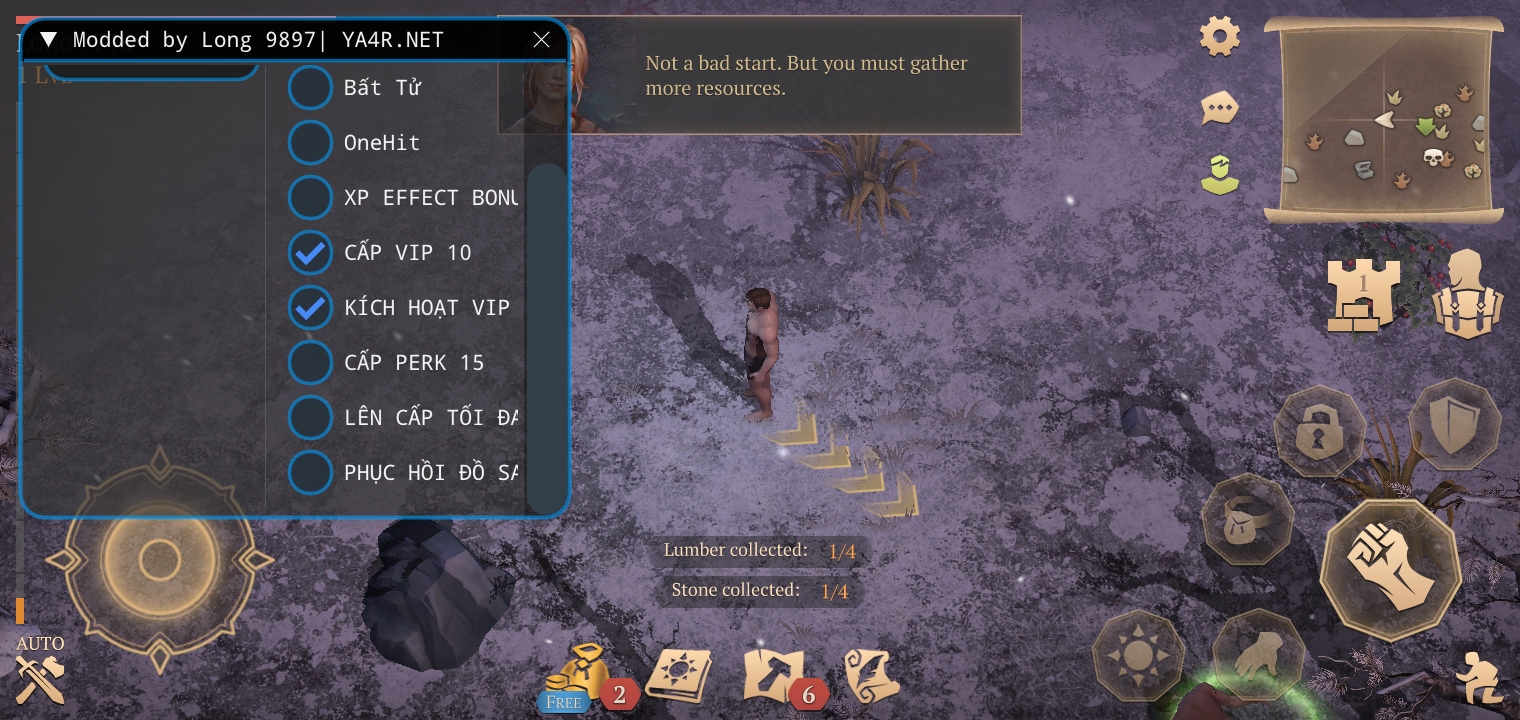This screenshot has height=720, width=1520.
Task: Uncheck the KÍCH HOẠT VIP option
Action: [x=310, y=308]
